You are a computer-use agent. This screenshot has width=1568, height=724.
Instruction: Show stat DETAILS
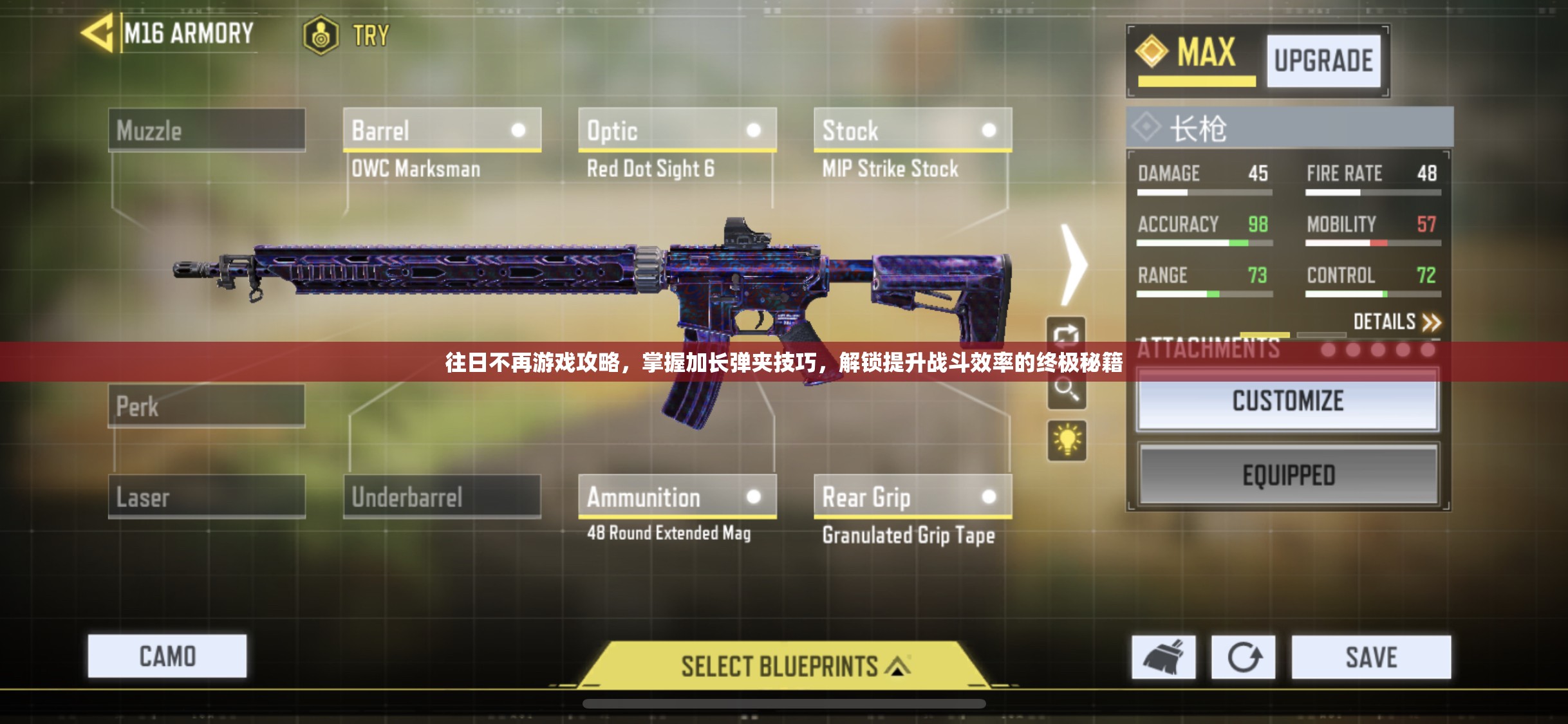tap(1397, 321)
